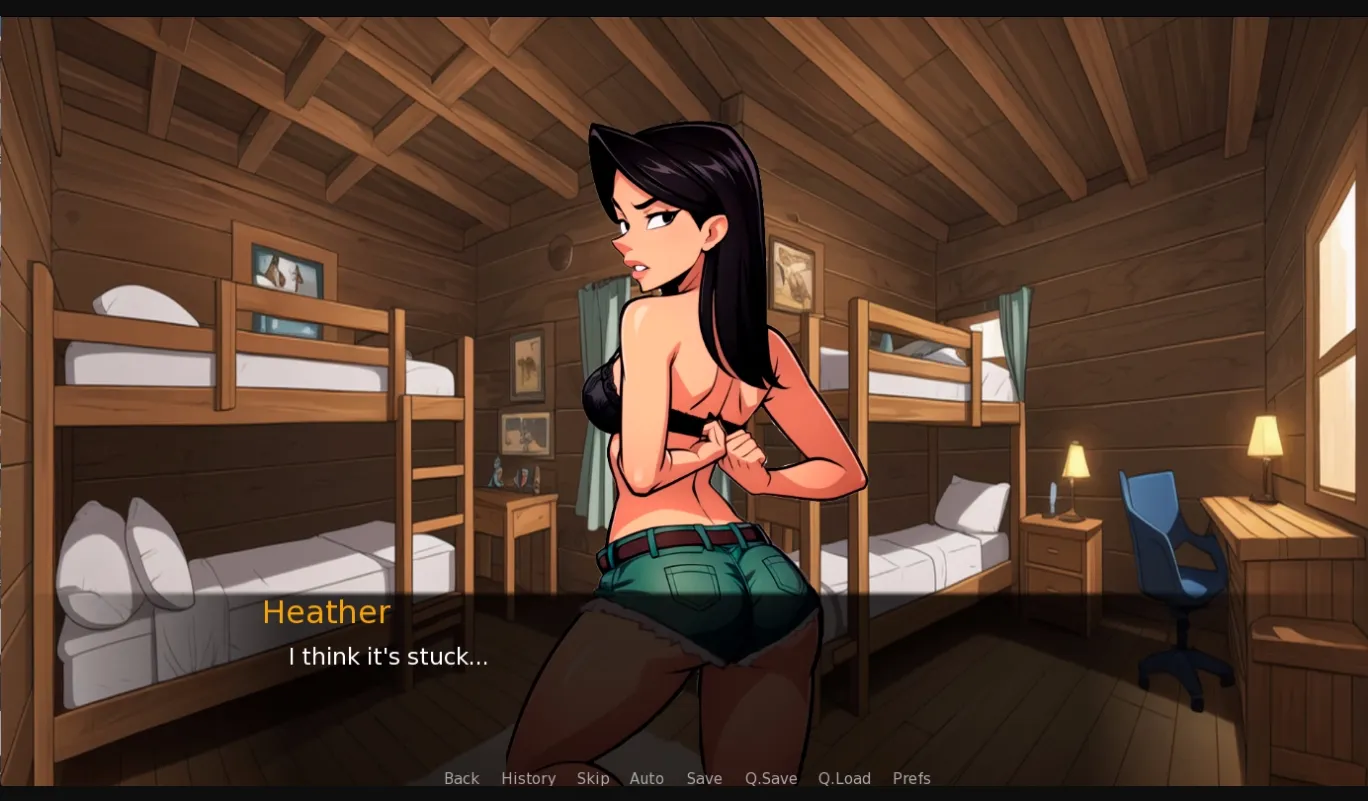Click Back to rewind the dialogue

[x=461, y=778]
